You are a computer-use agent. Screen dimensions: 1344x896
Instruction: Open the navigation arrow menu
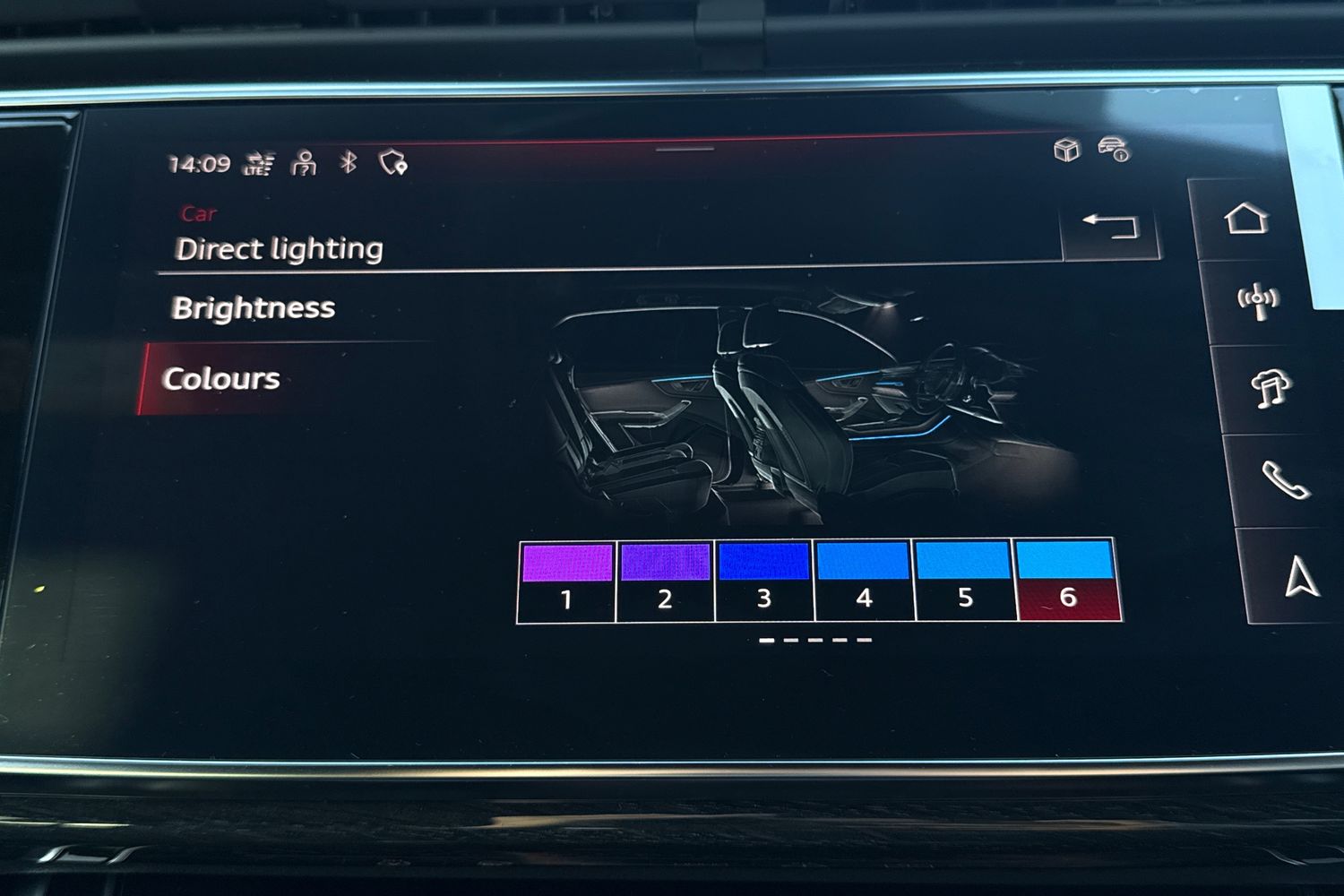(x=1300, y=576)
